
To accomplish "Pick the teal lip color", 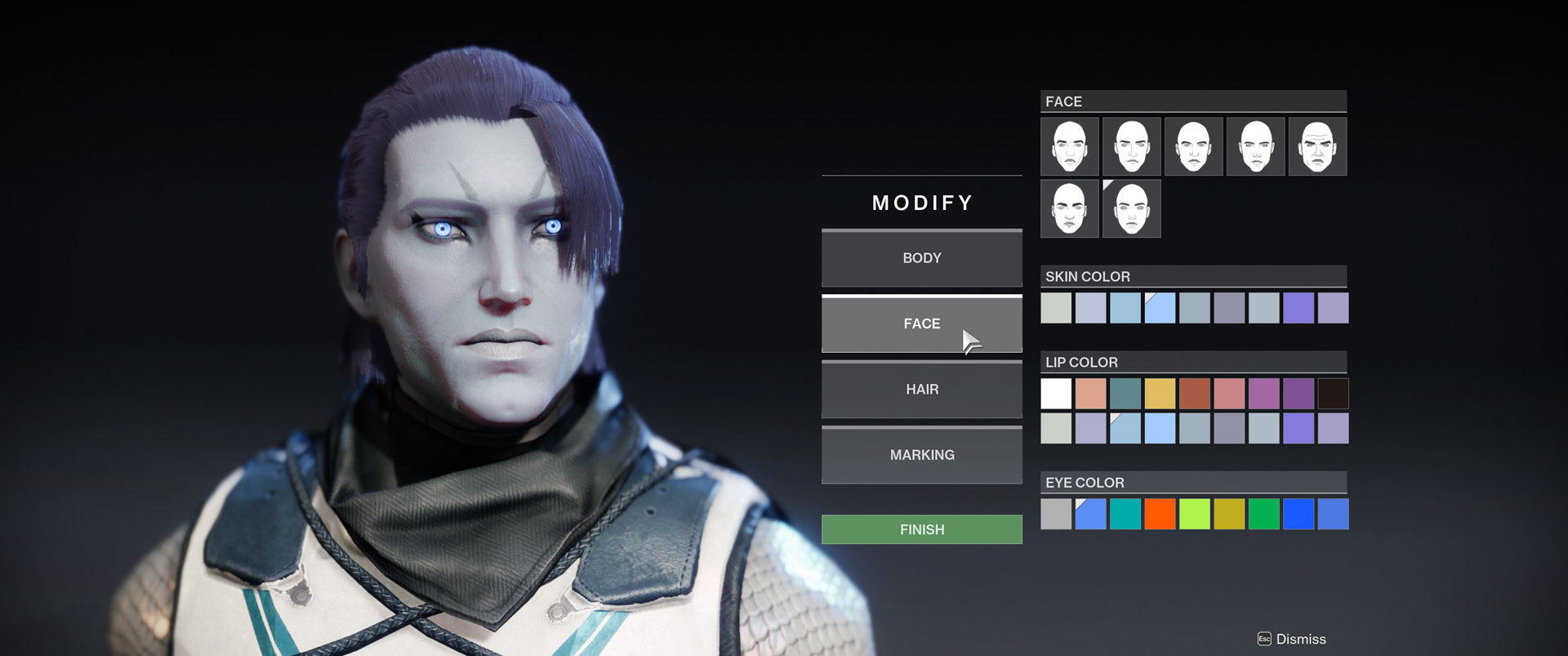I will pyautogui.click(x=1125, y=392).
